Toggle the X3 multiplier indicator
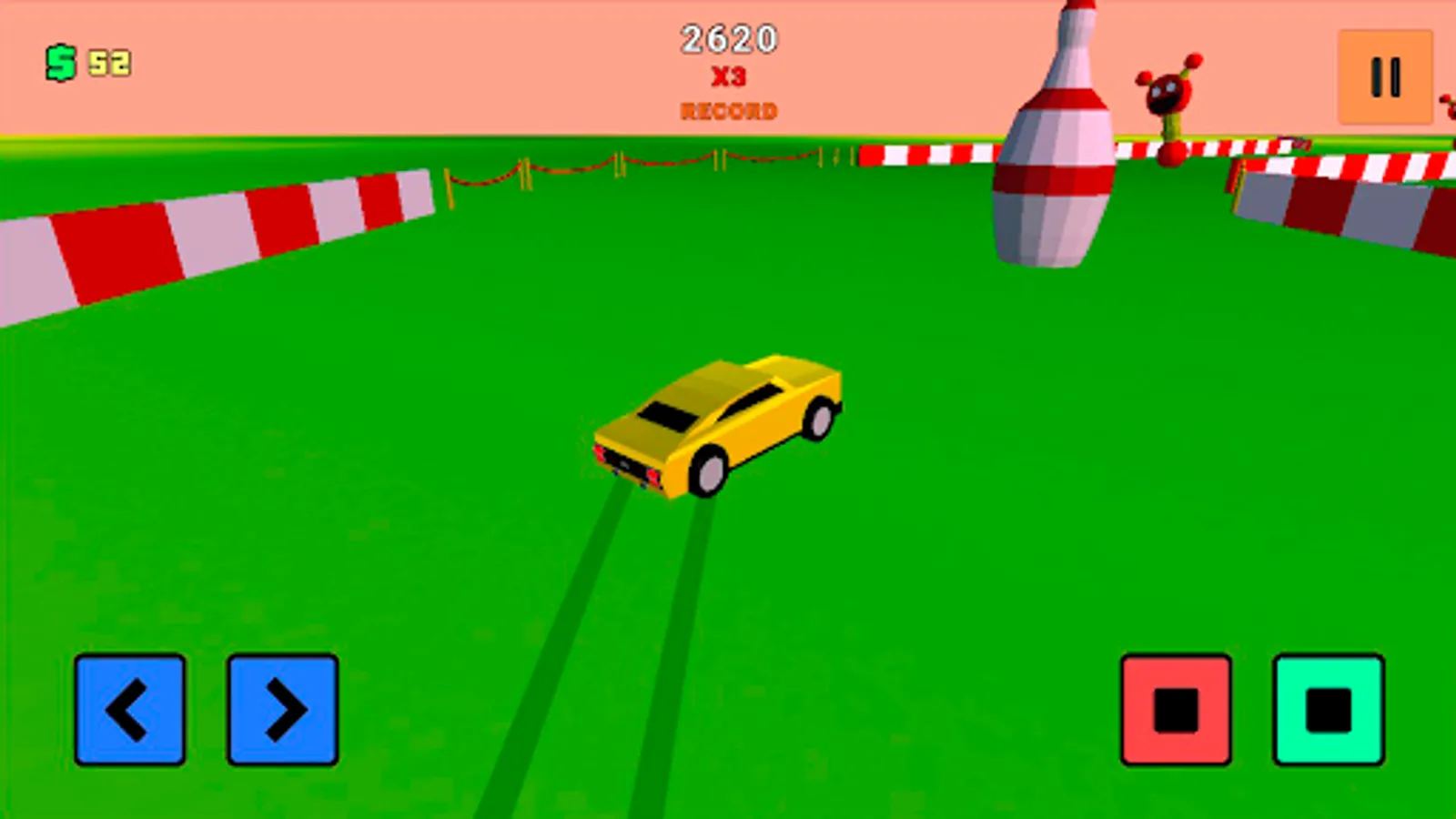 [x=731, y=79]
